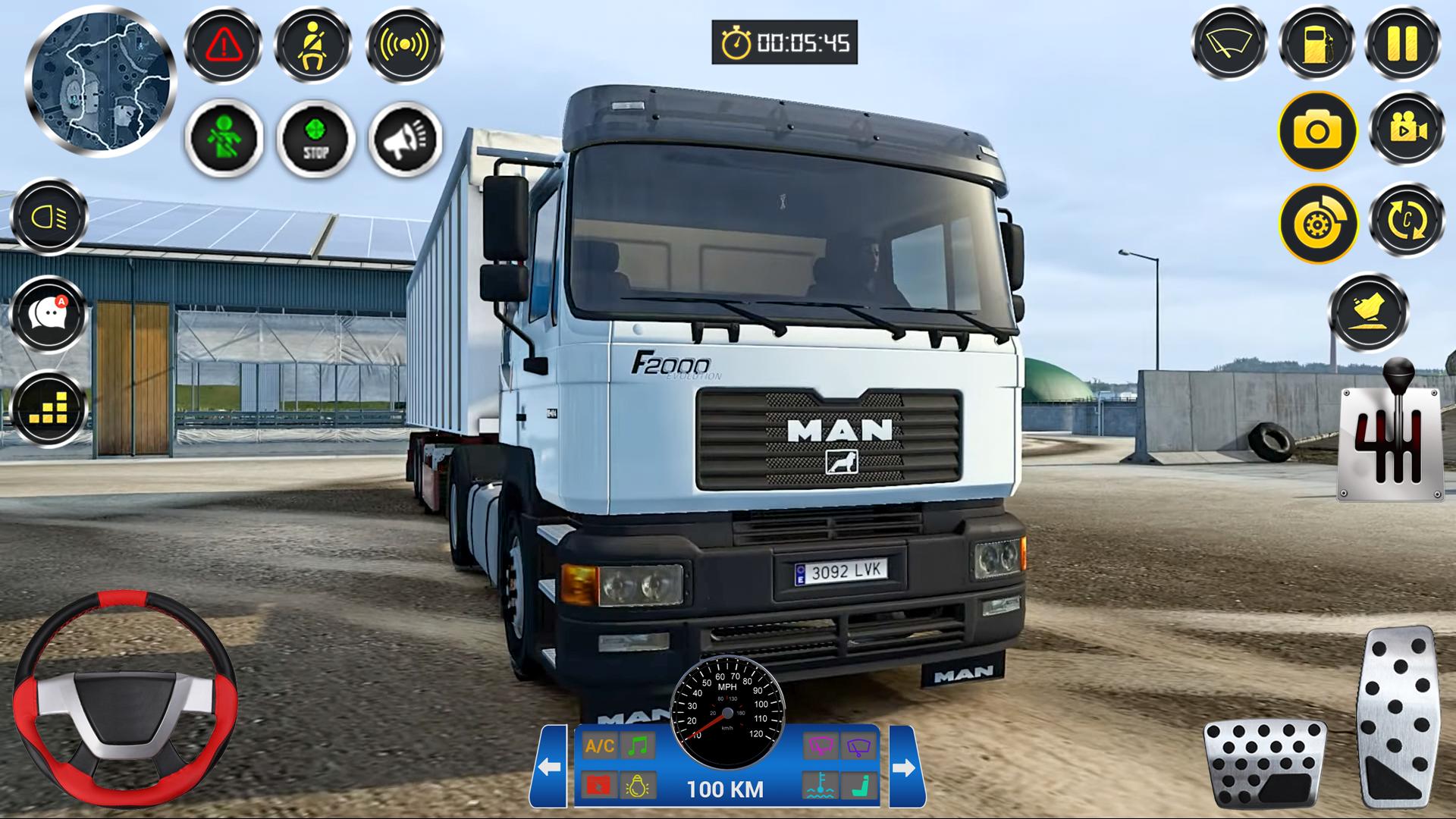Engage the brake disc button
The image size is (1456, 819).
tap(1318, 224)
